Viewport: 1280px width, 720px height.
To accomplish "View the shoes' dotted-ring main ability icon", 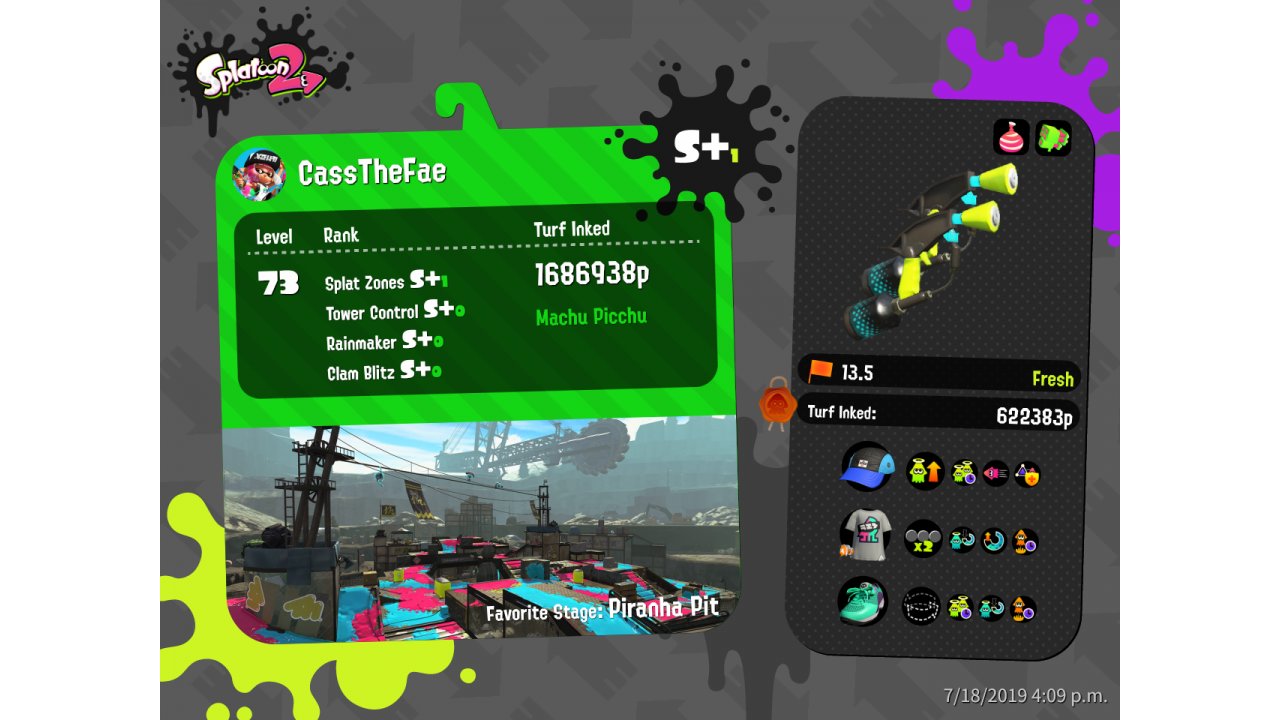I will [x=920, y=606].
